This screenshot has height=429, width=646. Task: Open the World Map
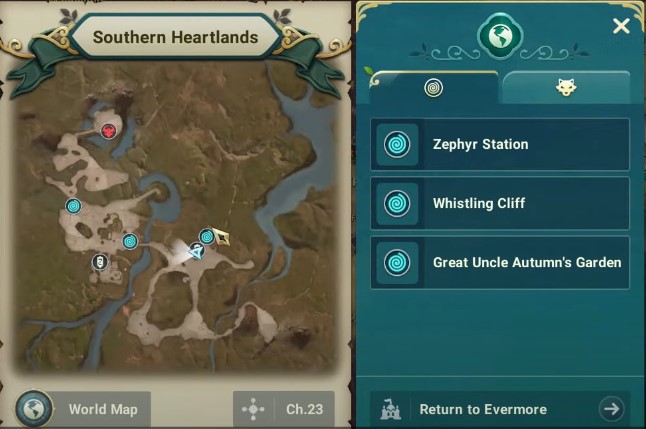[83, 409]
